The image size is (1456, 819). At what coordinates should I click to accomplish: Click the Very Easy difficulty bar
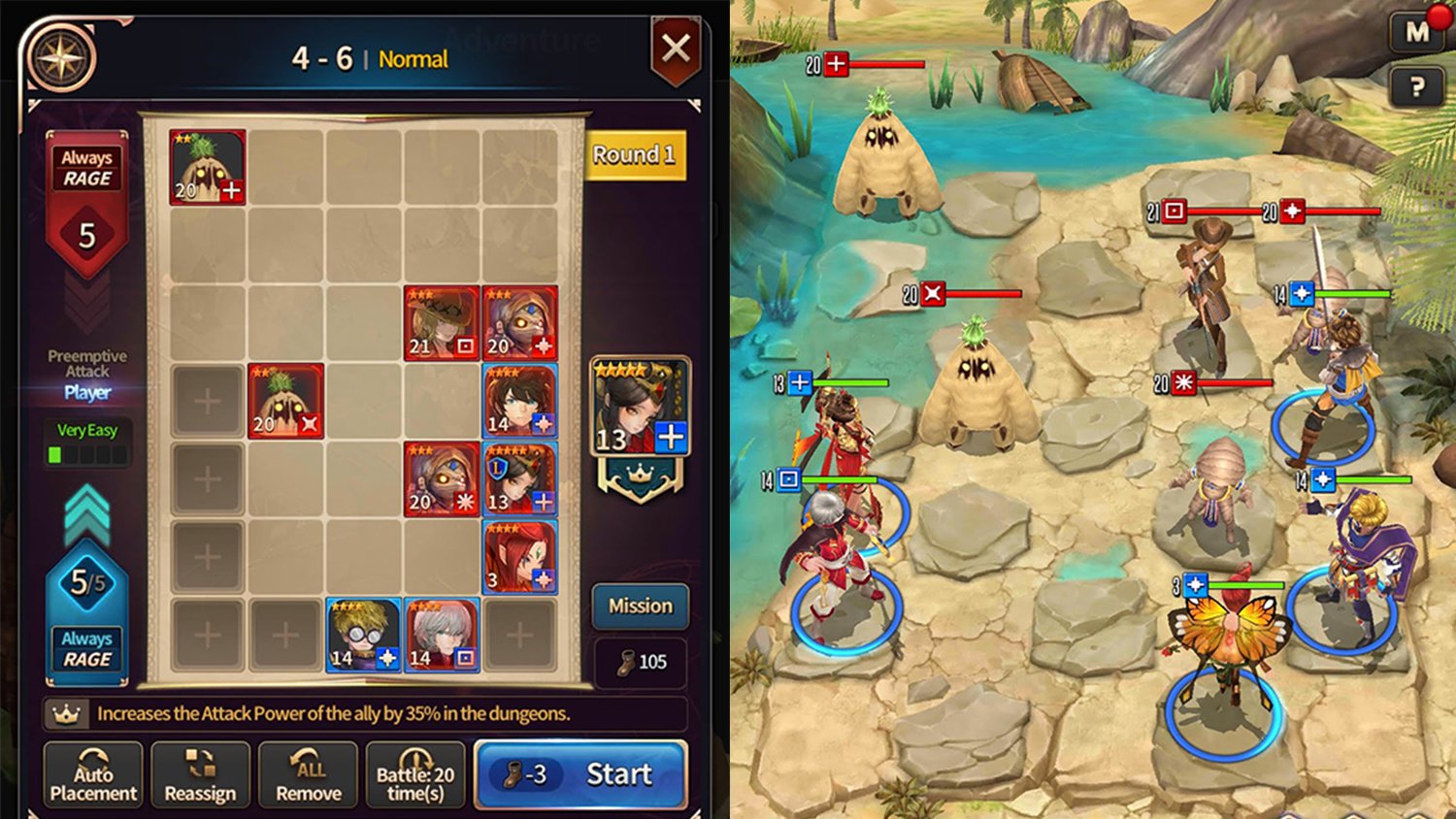pos(86,442)
